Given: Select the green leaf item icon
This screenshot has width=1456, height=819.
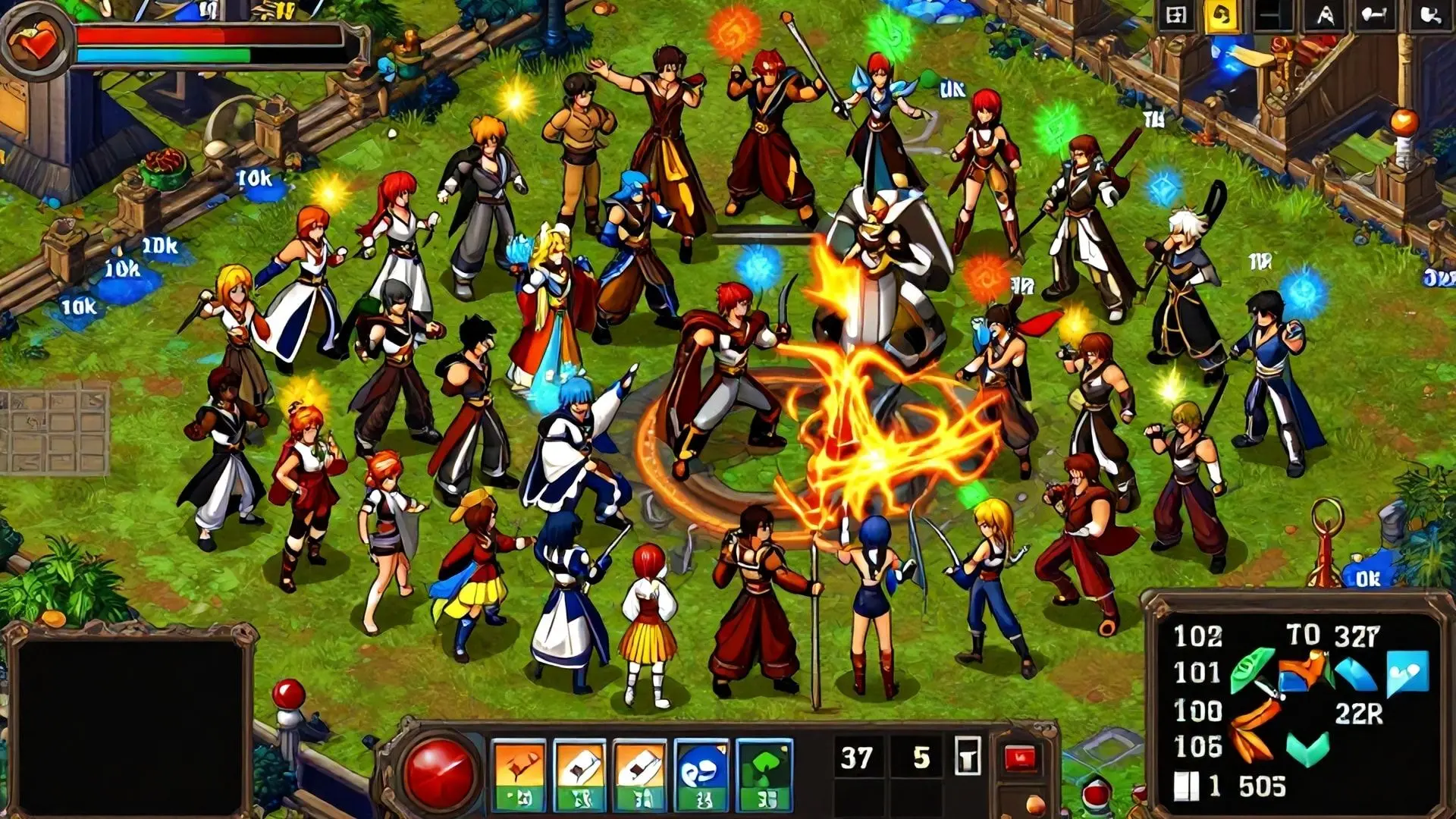Looking at the screenshot, I should coord(1251,670).
